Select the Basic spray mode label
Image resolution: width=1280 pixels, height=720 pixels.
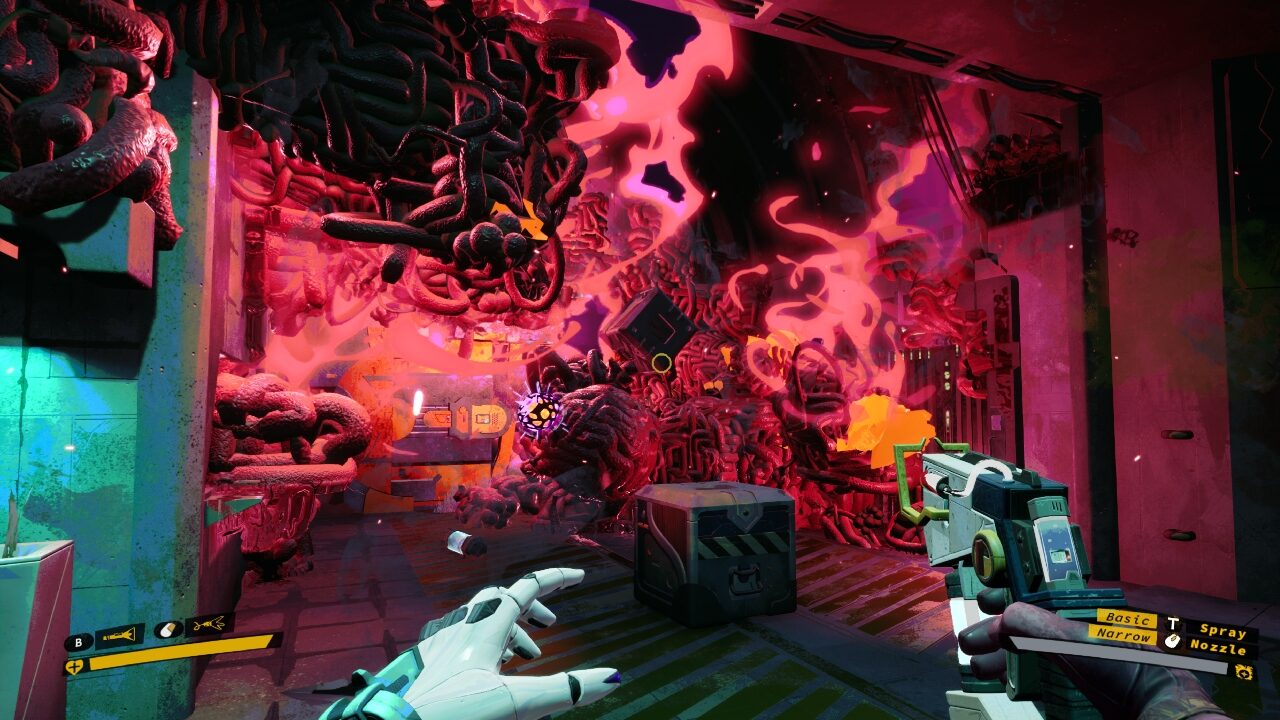tap(1126, 619)
